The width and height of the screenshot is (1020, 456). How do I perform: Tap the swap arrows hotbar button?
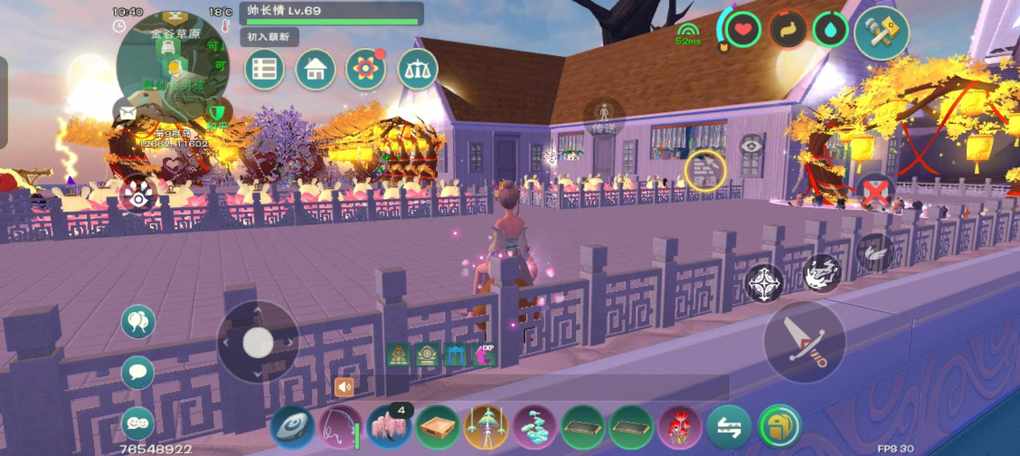tap(729, 427)
